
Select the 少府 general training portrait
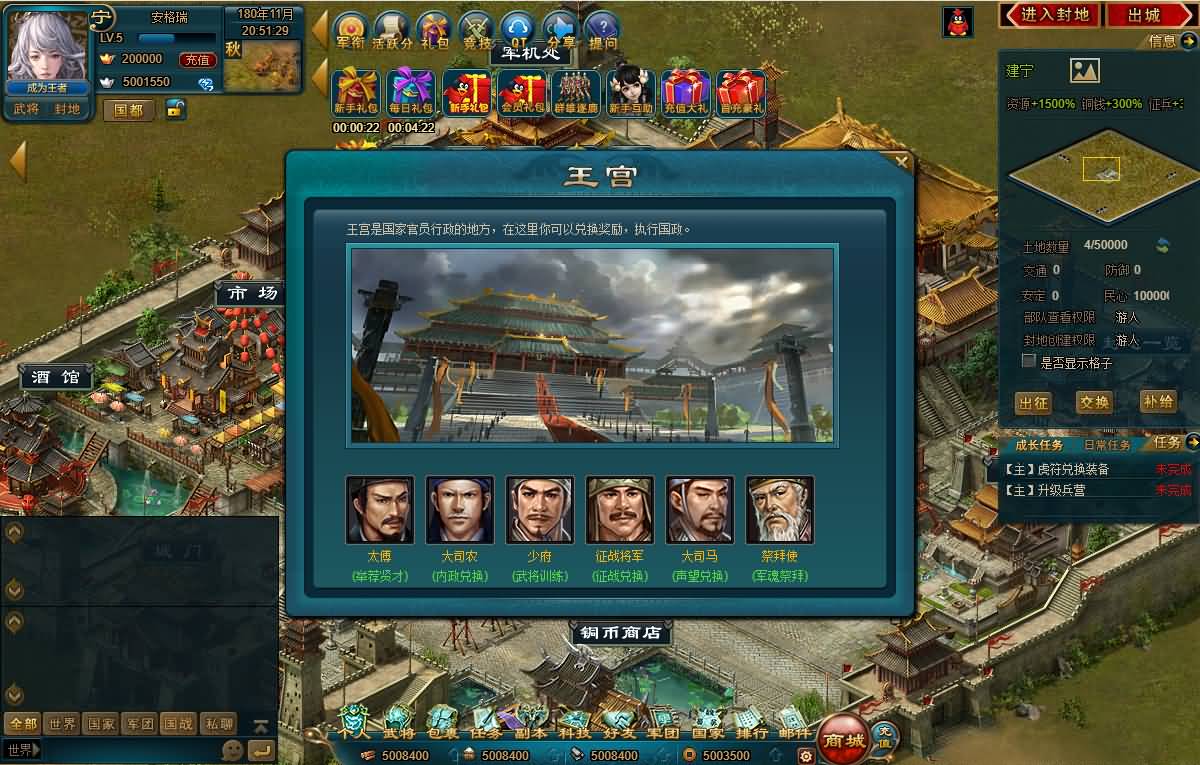[x=540, y=510]
